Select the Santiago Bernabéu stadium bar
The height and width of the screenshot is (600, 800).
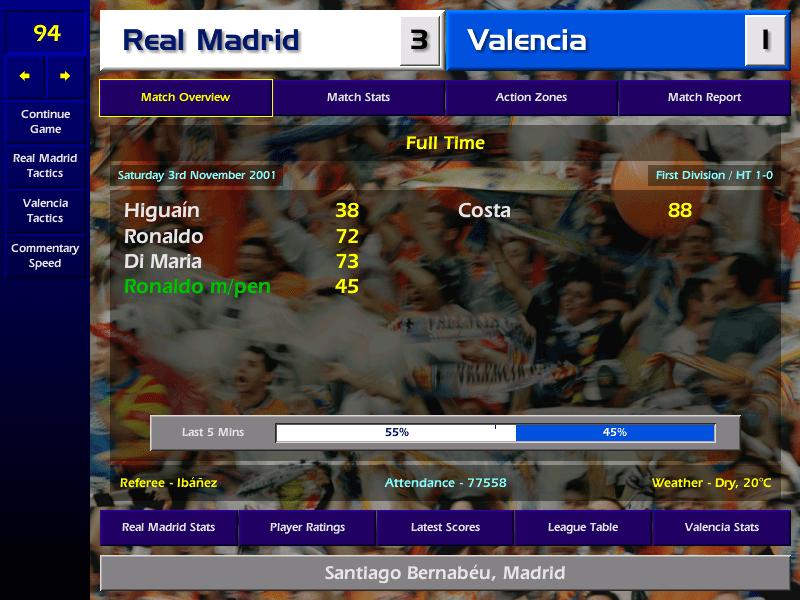445,574
